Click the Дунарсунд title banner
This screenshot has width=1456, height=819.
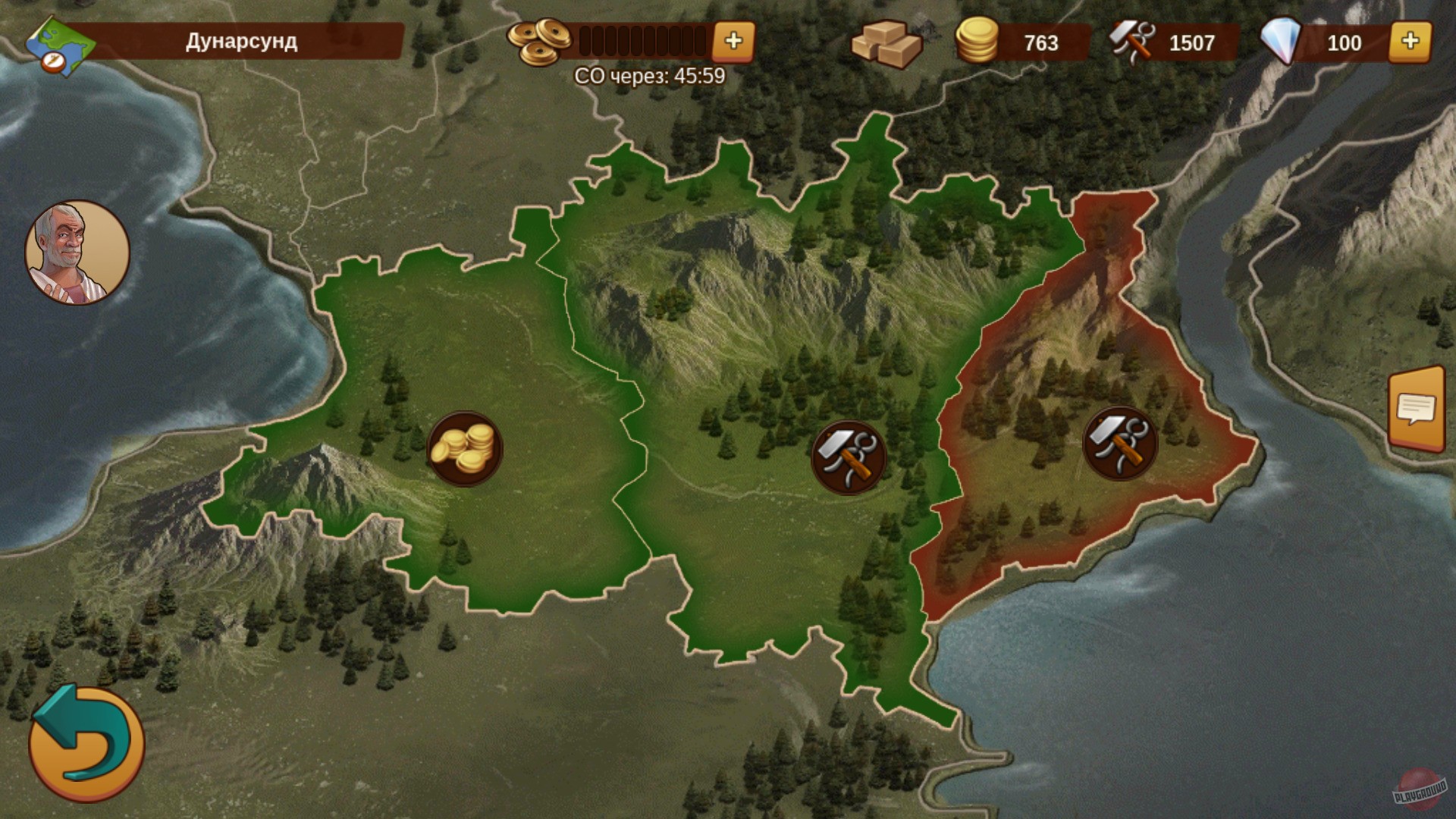243,42
